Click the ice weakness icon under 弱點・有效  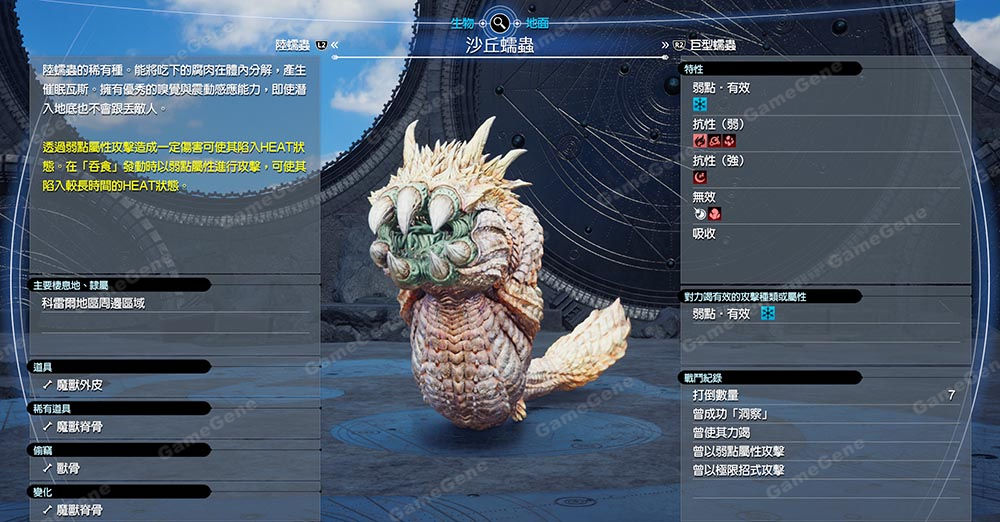click(700, 104)
